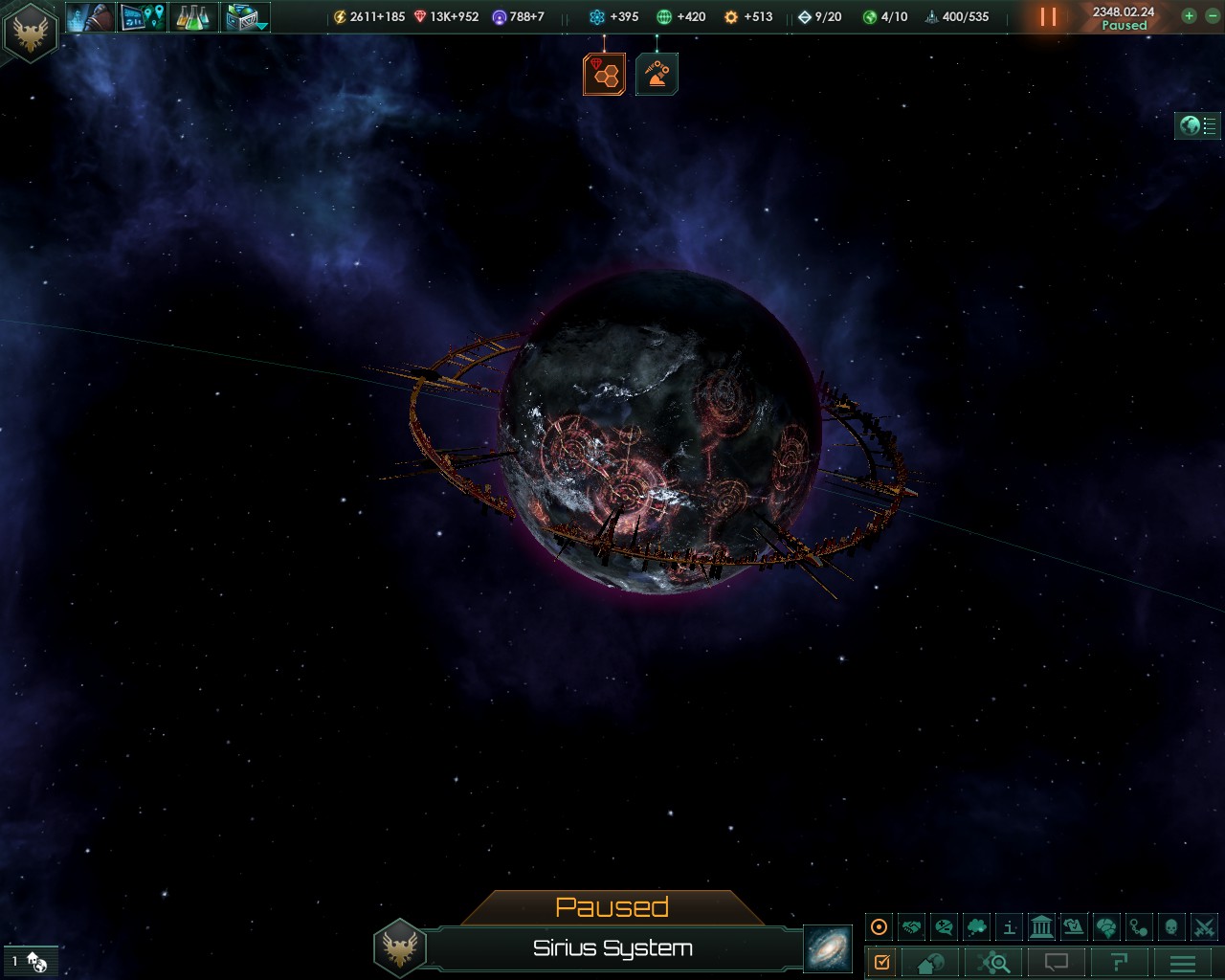
Task: Toggle the pause control in the top-right corner
Action: pyautogui.click(x=1046, y=16)
